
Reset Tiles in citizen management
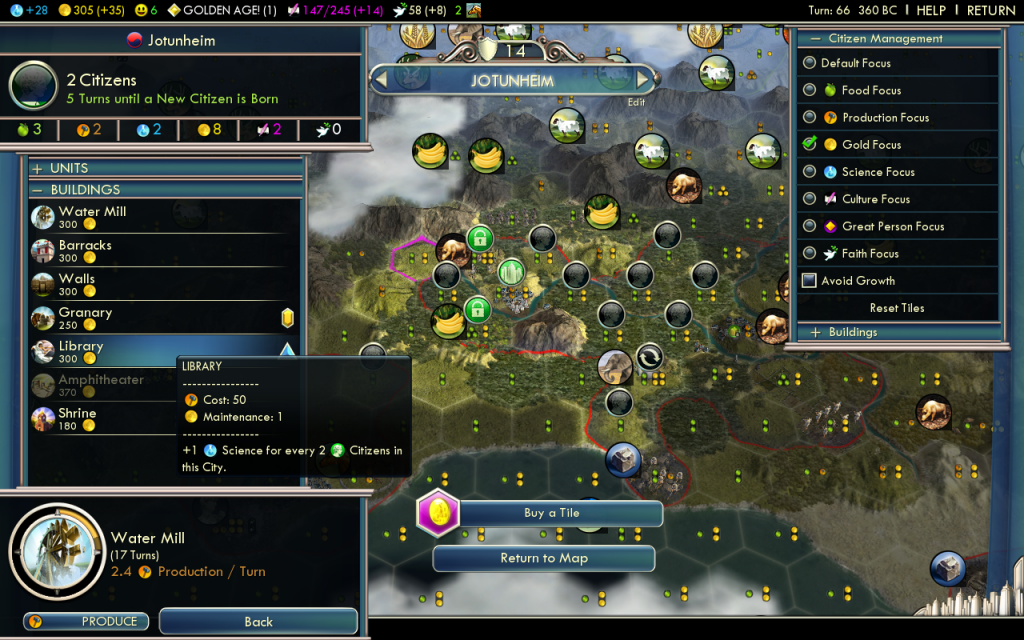tap(896, 308)
